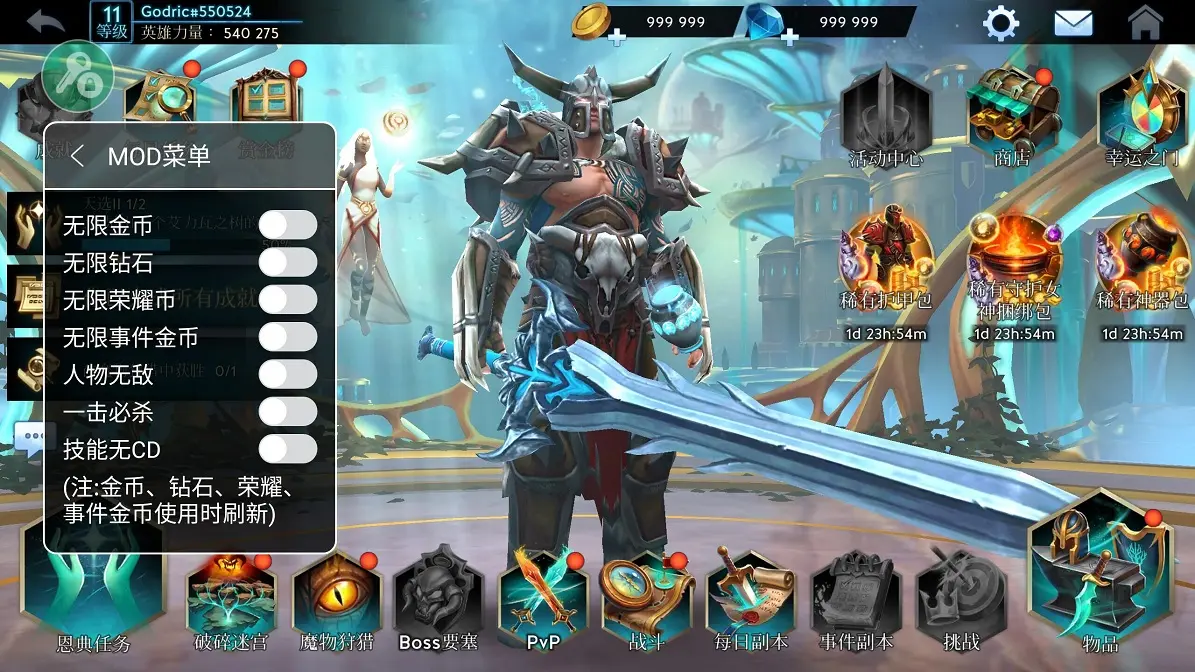
Task: Toggle 技能无CD option
Action: 287,449
